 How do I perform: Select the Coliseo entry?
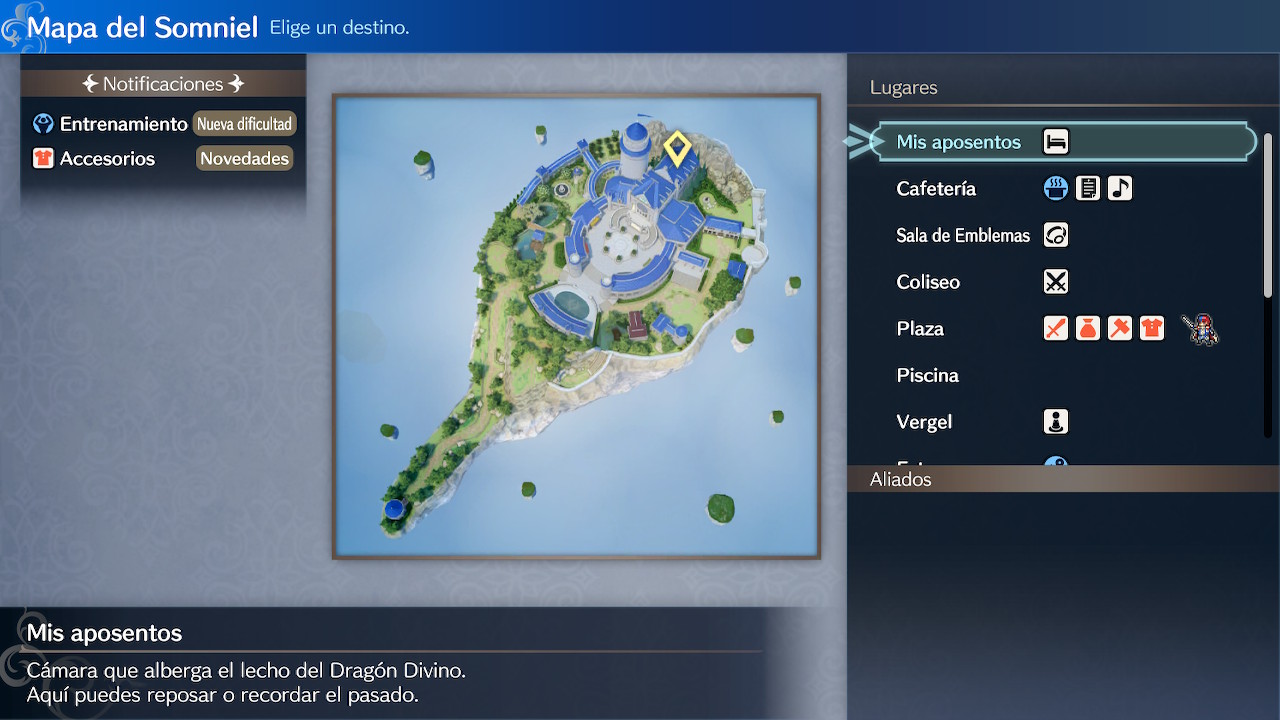[x=928, y=282]
